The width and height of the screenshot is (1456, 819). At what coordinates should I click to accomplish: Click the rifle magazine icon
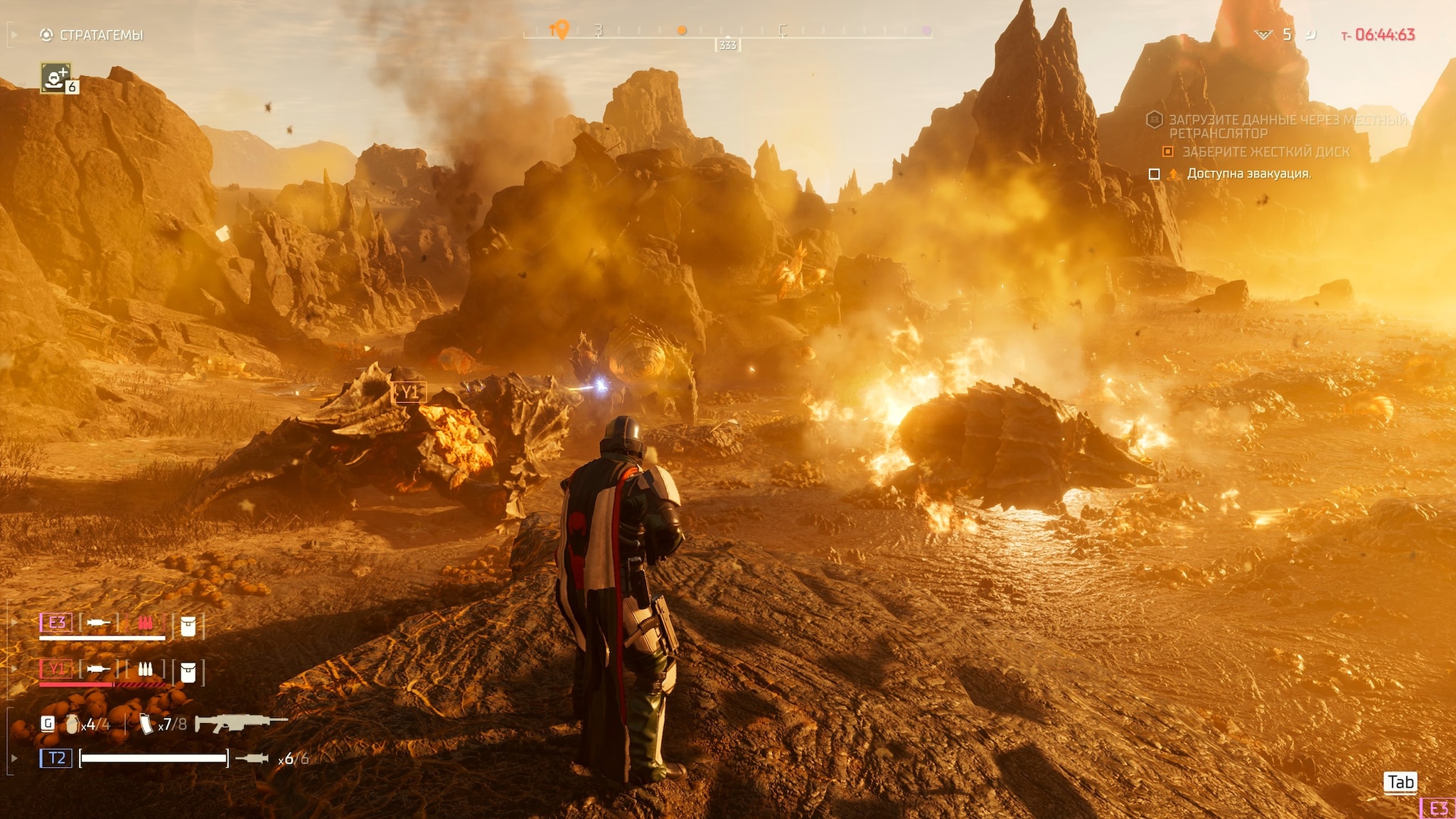[x=146, y=724]
